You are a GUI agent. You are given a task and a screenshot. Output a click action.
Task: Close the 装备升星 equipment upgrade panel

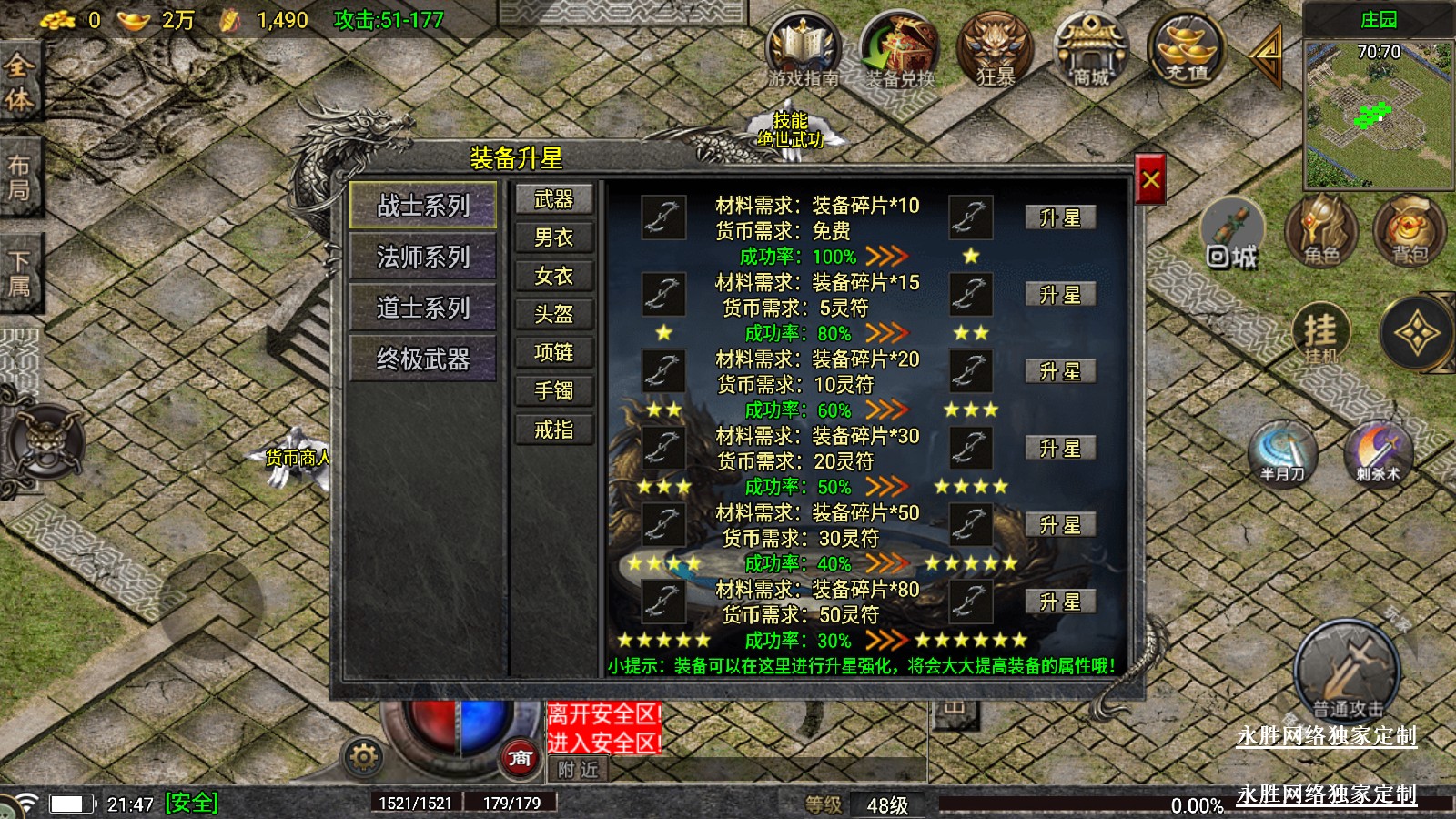1150,179
